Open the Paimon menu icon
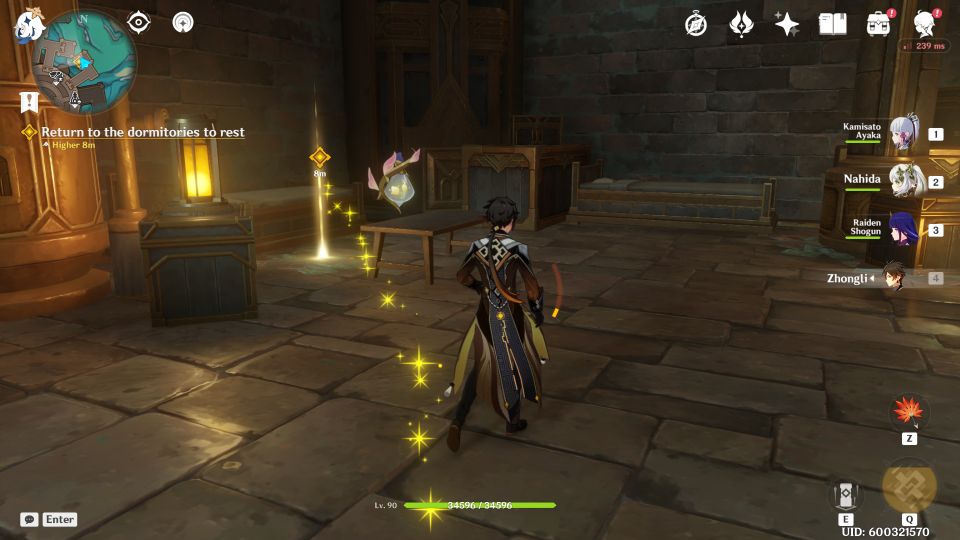 (x=25, y=27)
